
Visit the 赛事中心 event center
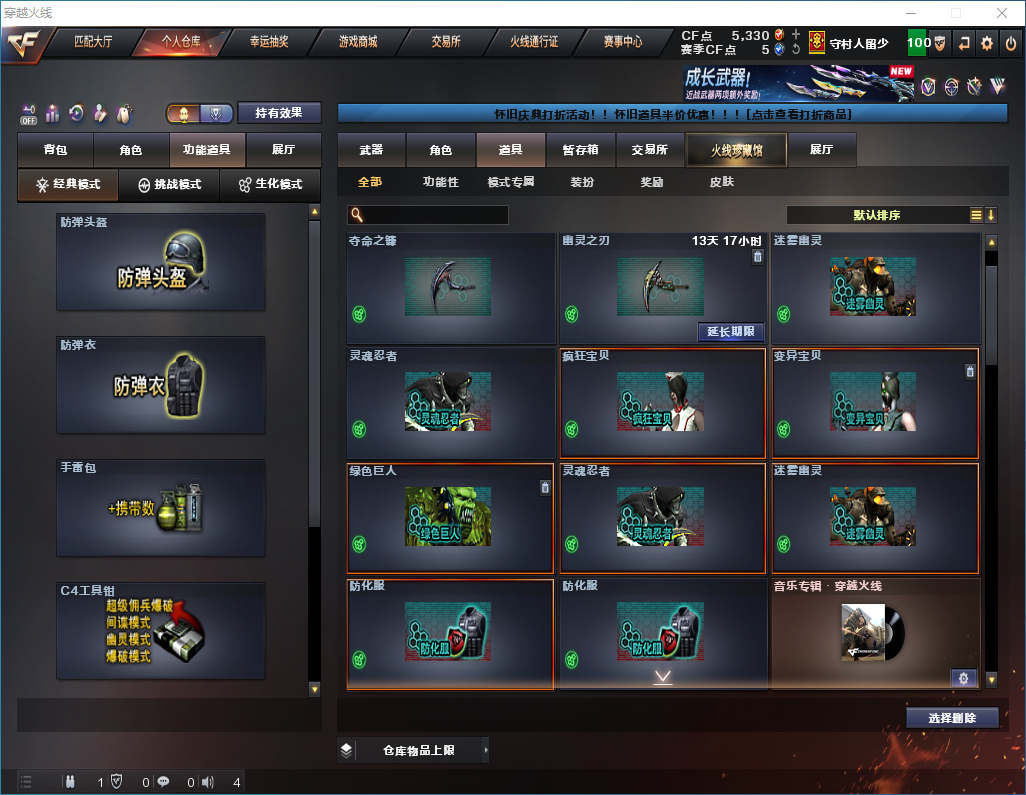622,42
